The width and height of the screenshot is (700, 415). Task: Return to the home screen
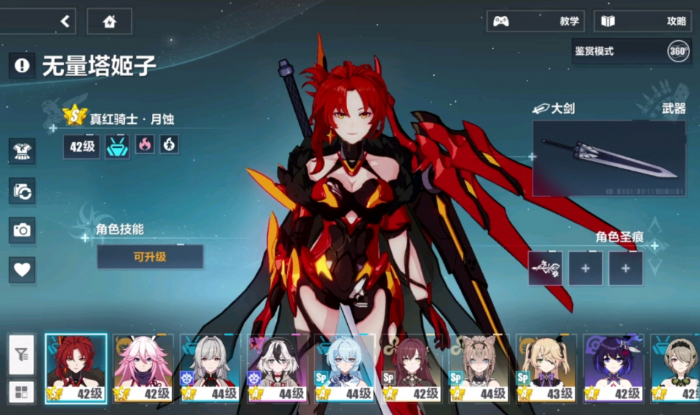[109, 20]
